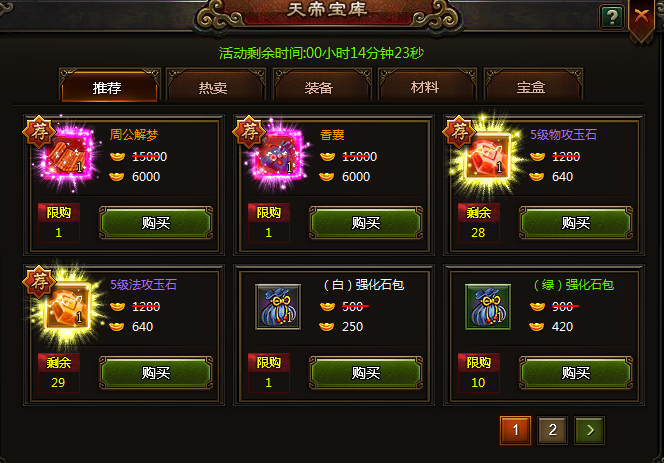The height and width of the screenshot is (463, 664).
Task: Switch to the 热卖 tab
Action: [213, 87]
